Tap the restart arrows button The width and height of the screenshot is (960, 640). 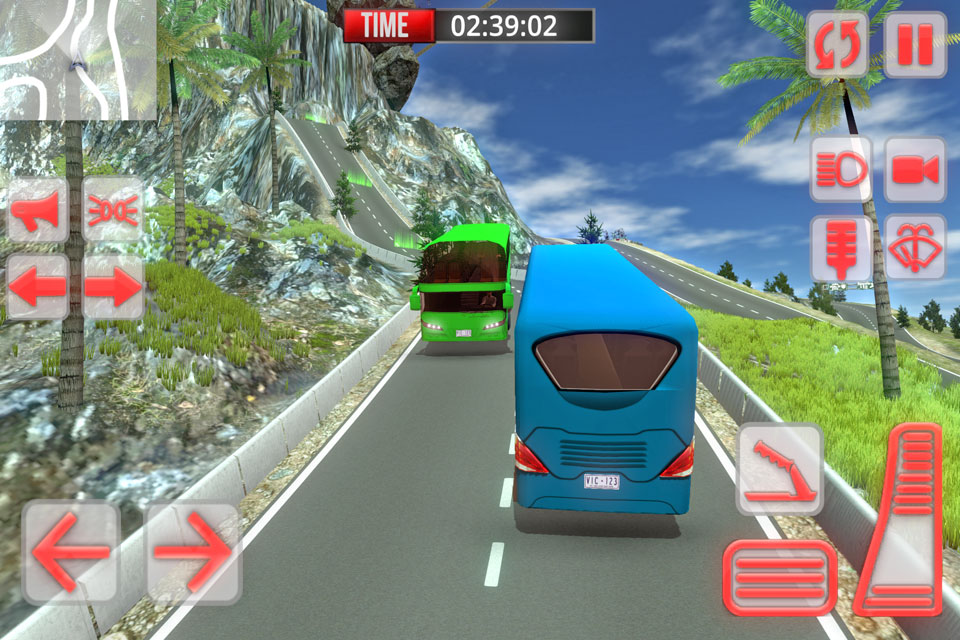coord(838,45)
